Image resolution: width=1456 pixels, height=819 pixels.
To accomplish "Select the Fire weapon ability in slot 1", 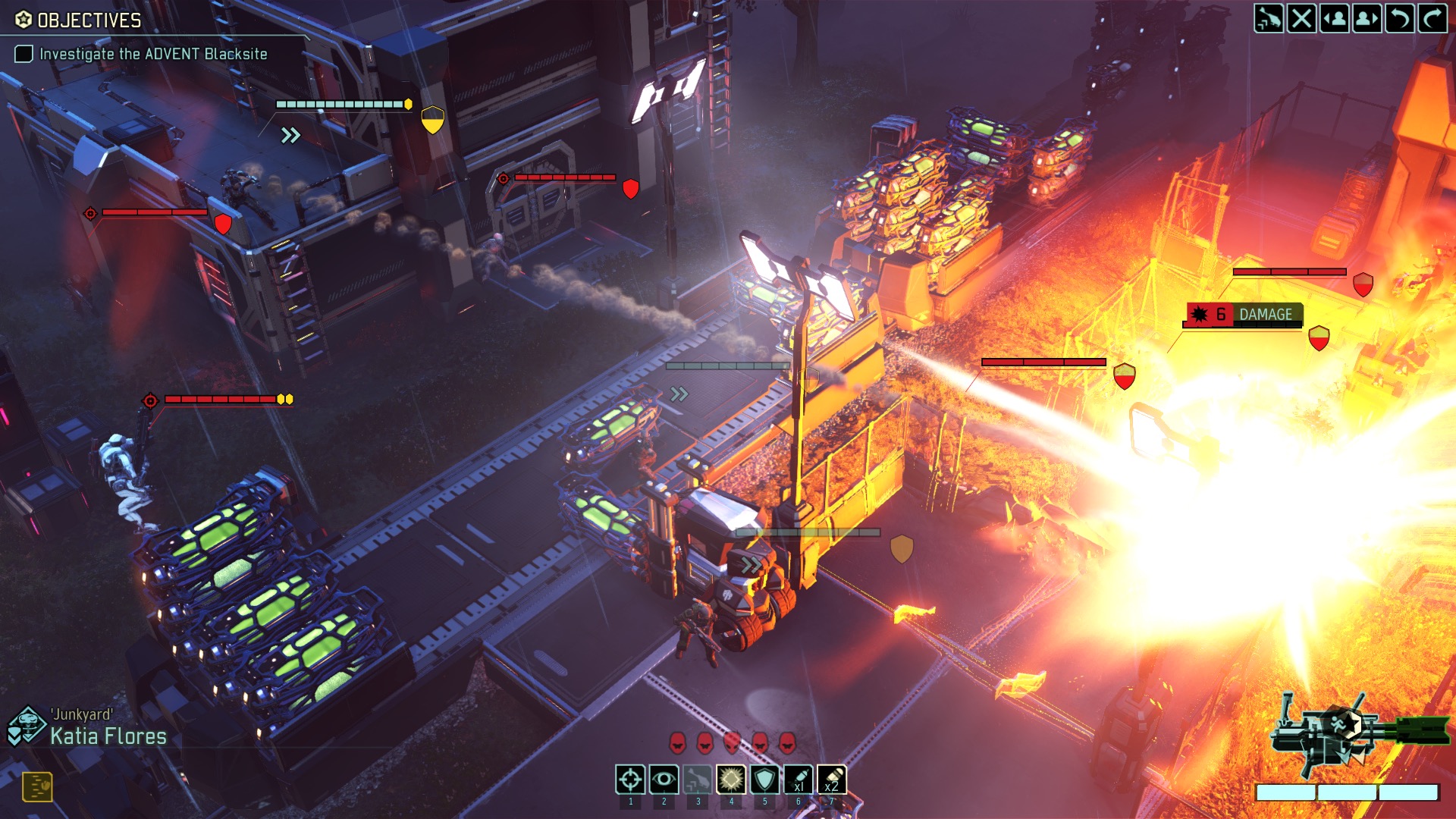I will (x=629, y=777).
